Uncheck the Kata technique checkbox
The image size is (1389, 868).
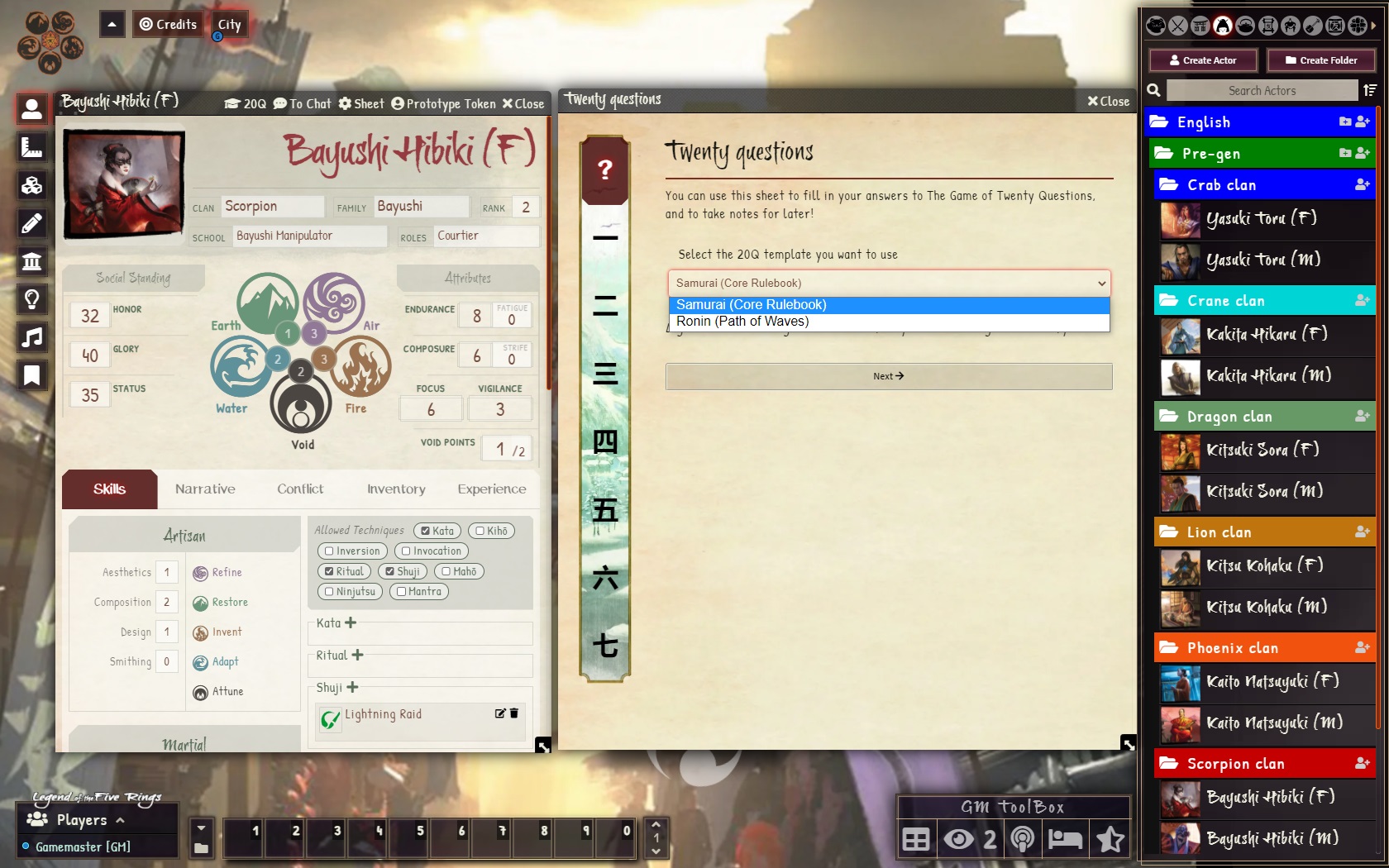coord(426,531)
